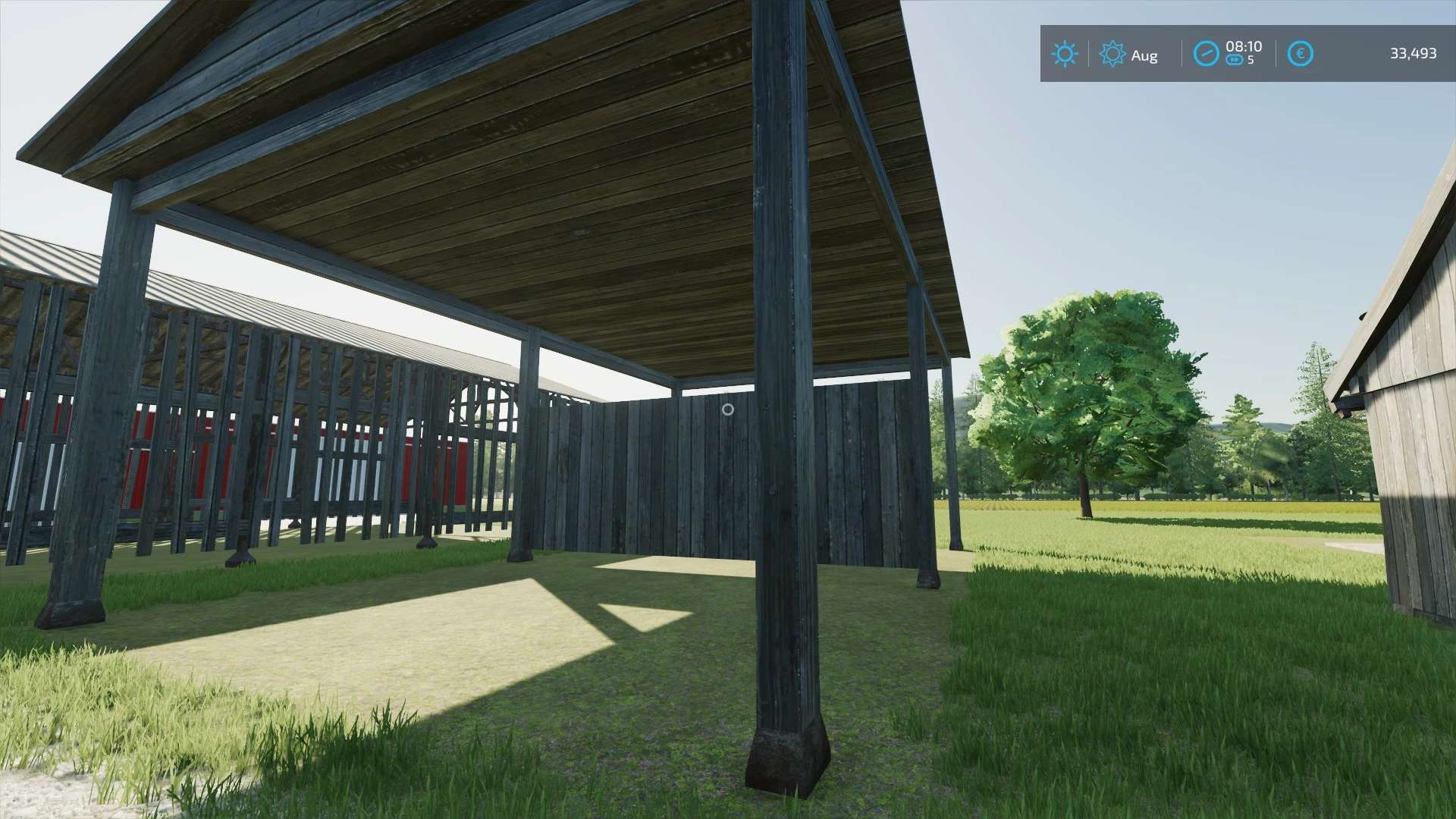Screen dimensions: 1456x819
Task: Click the euro currency coin icon
Action: 1300,53
